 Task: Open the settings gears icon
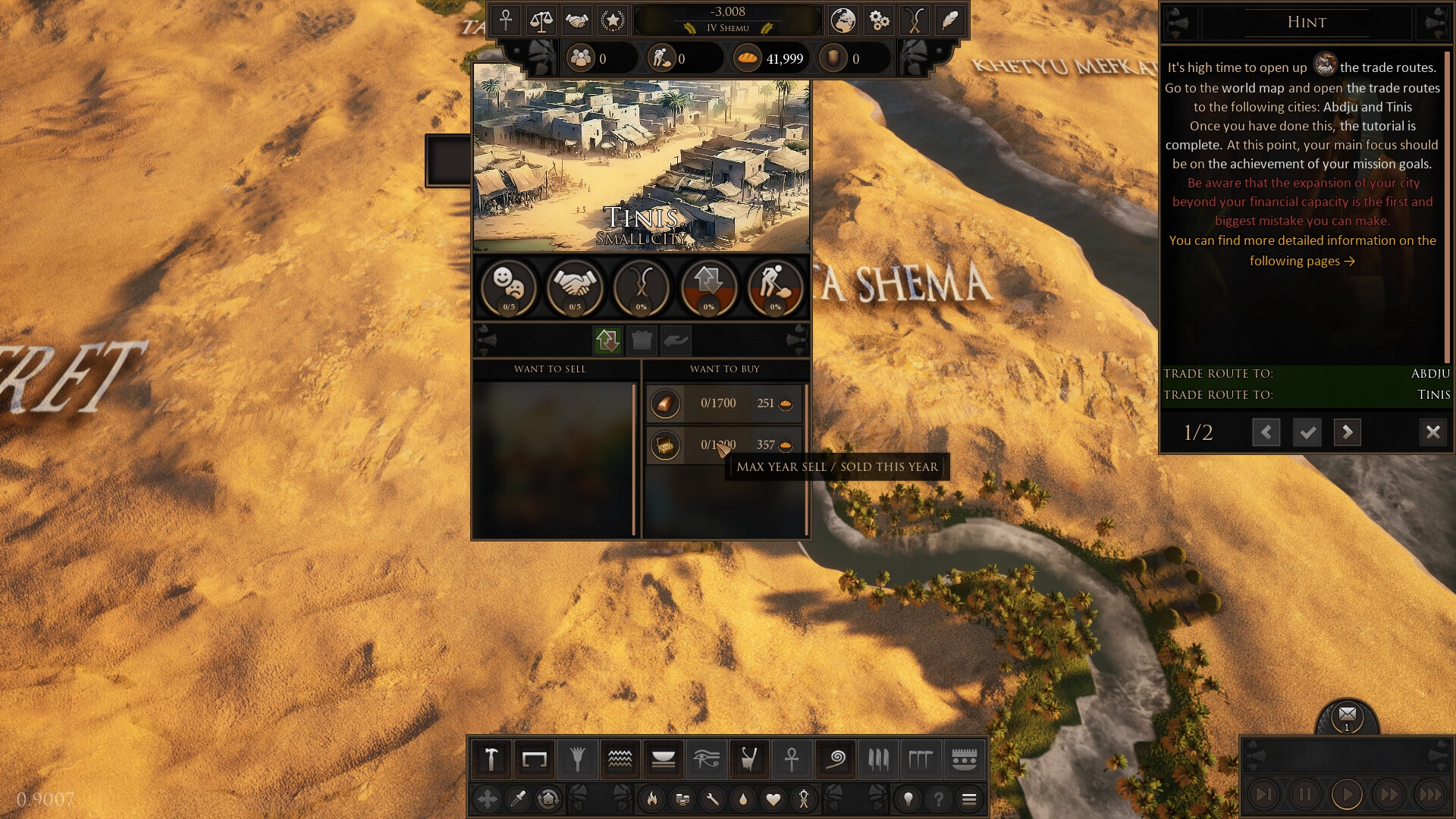[878, 20]
